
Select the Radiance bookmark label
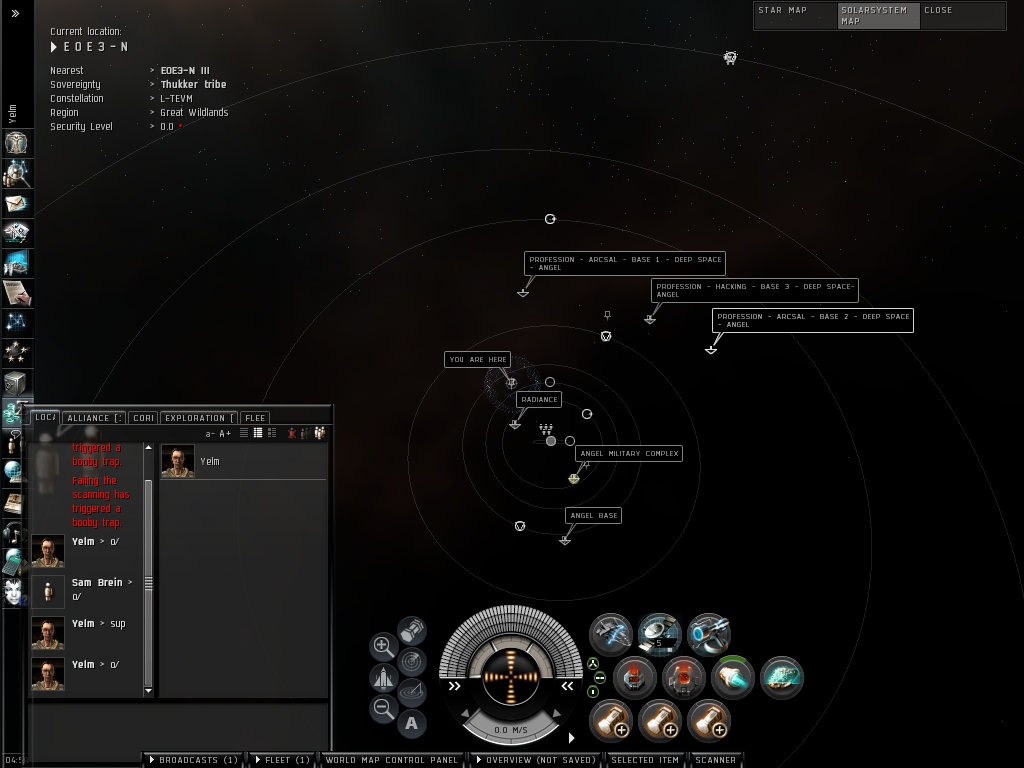pyautogui.click(x=539, y=400)
